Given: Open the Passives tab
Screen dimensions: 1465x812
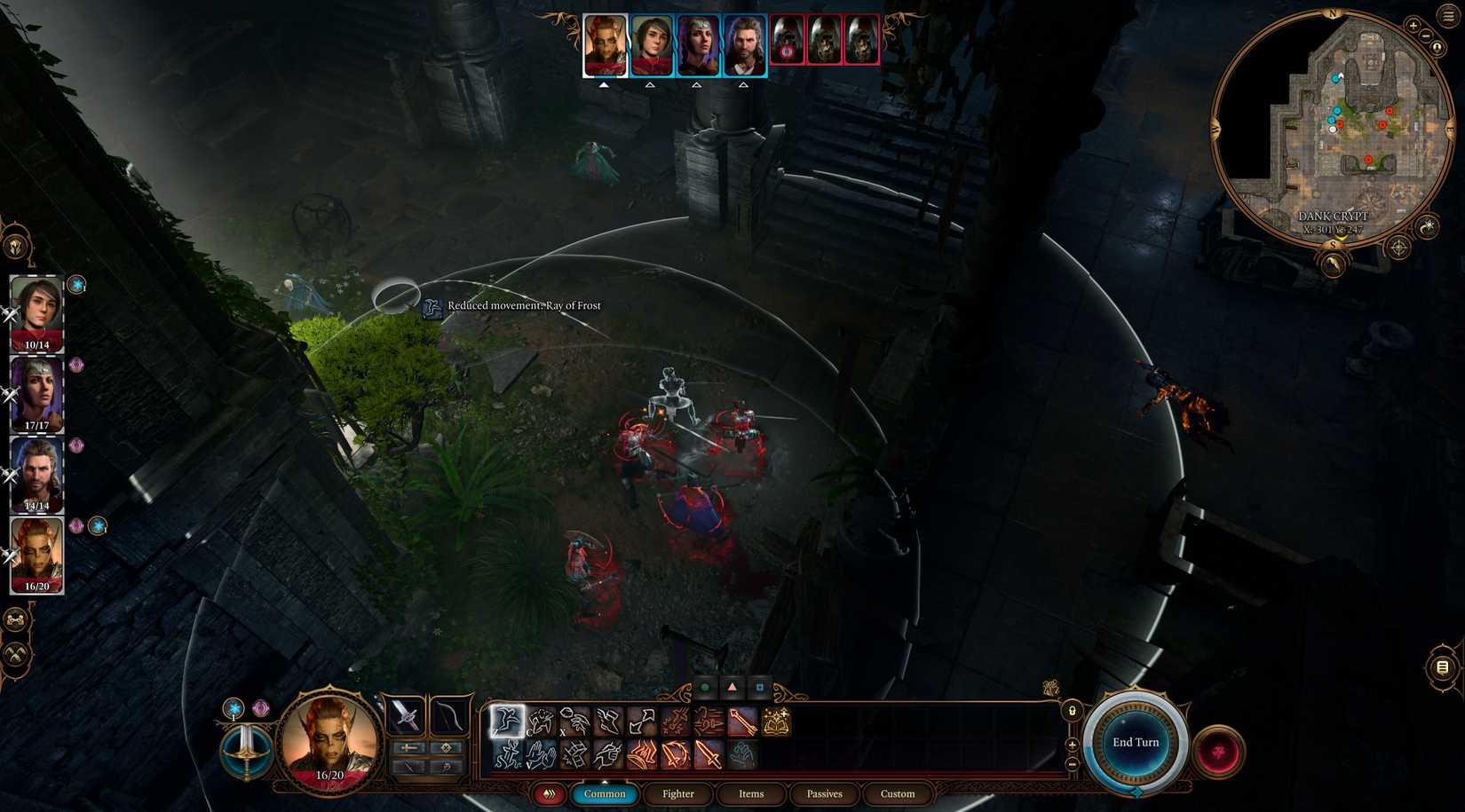Looking at the screenshot, I should [x=823, y=794].
